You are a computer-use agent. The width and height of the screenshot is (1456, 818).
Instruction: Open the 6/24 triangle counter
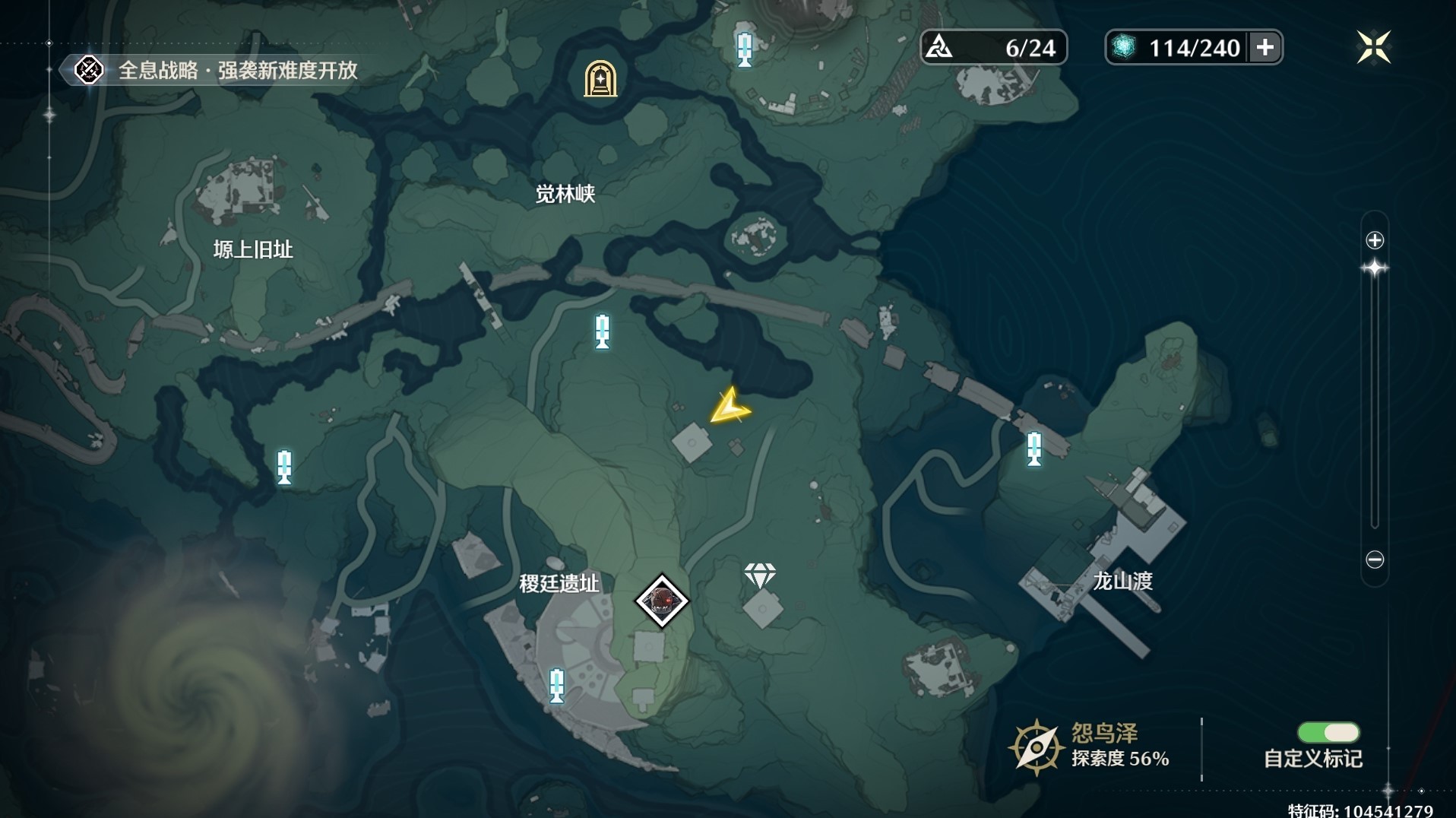[993, 48]
